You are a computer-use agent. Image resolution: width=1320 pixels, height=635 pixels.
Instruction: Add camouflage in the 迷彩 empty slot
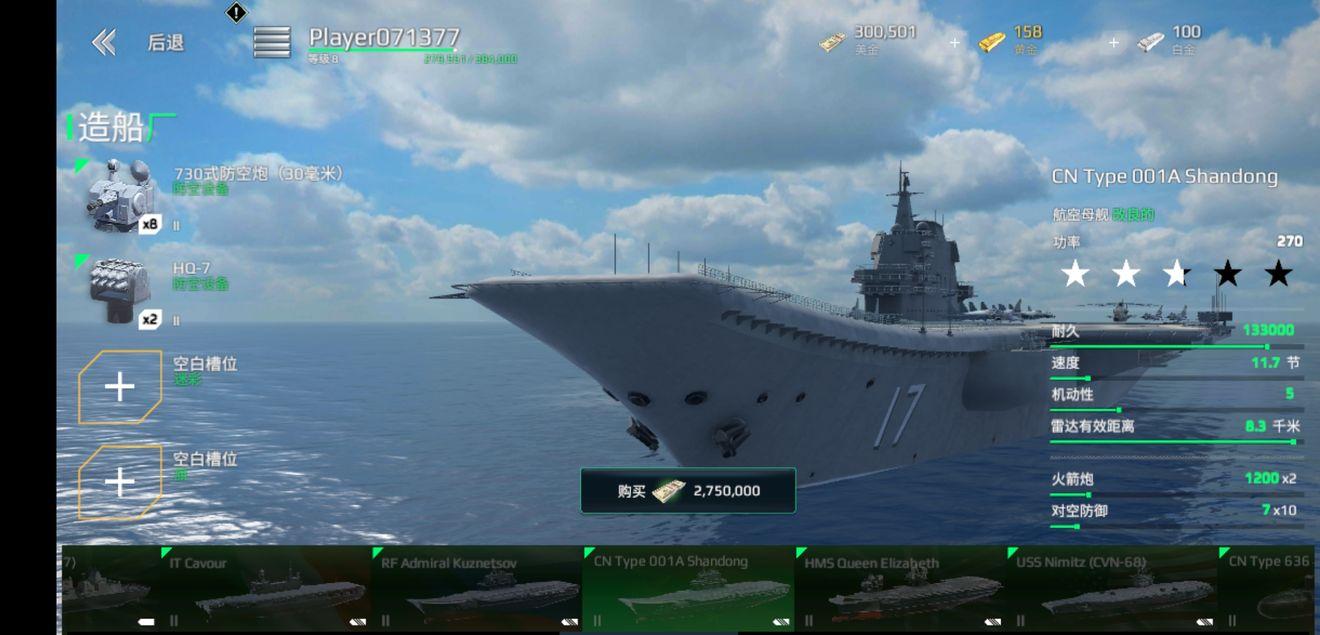point(120,387)
